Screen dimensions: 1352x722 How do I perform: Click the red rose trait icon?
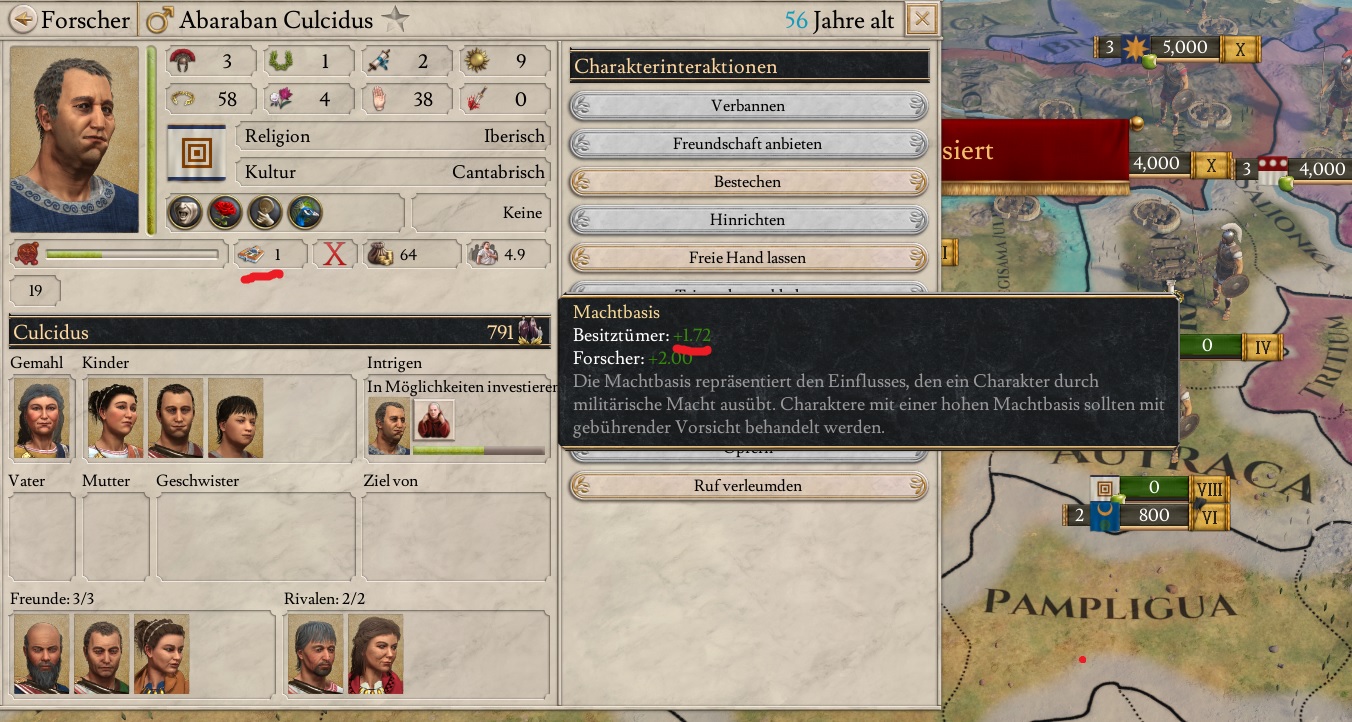coord(224,213)
